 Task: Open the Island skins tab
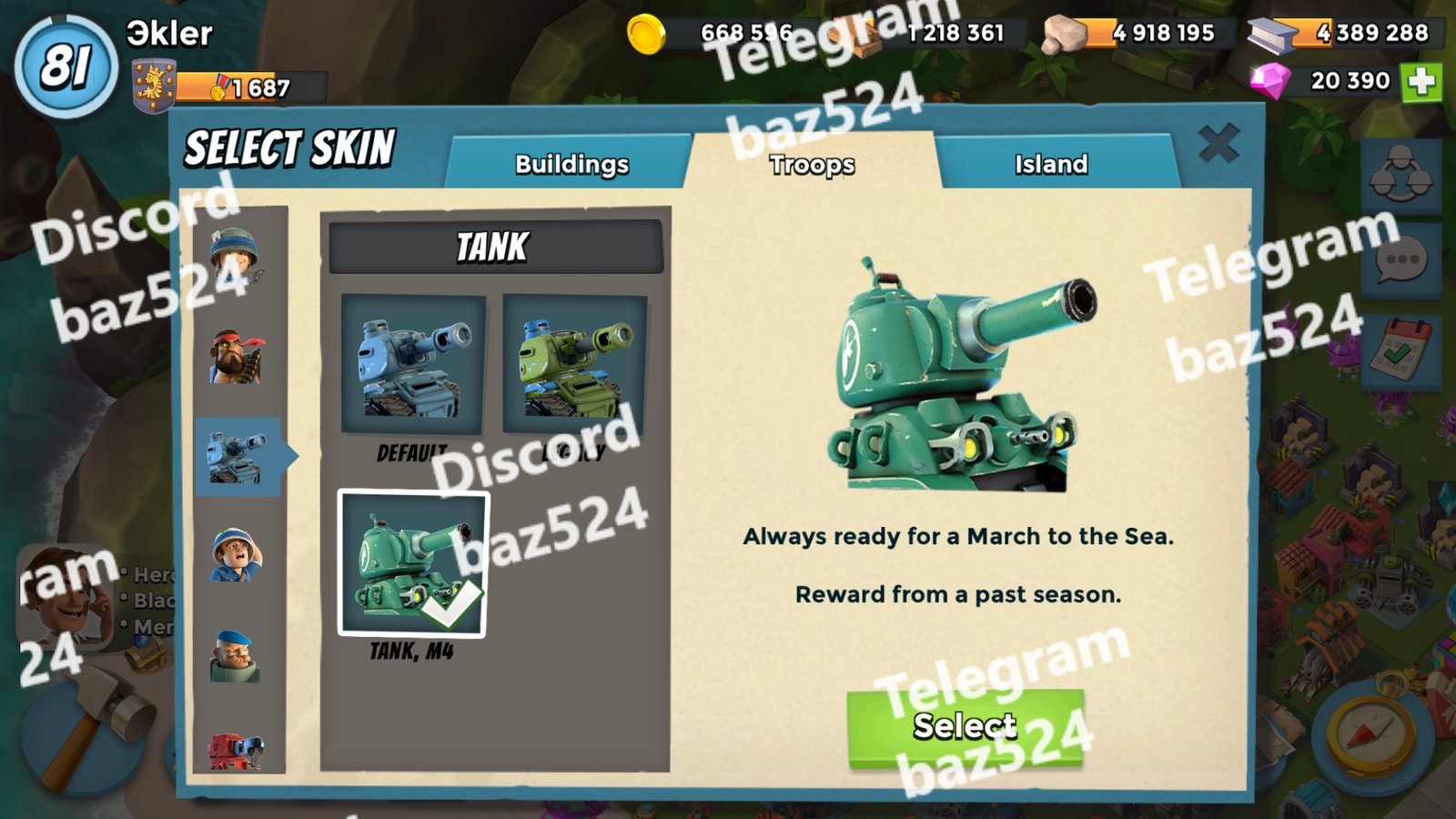pos(1051,164)
